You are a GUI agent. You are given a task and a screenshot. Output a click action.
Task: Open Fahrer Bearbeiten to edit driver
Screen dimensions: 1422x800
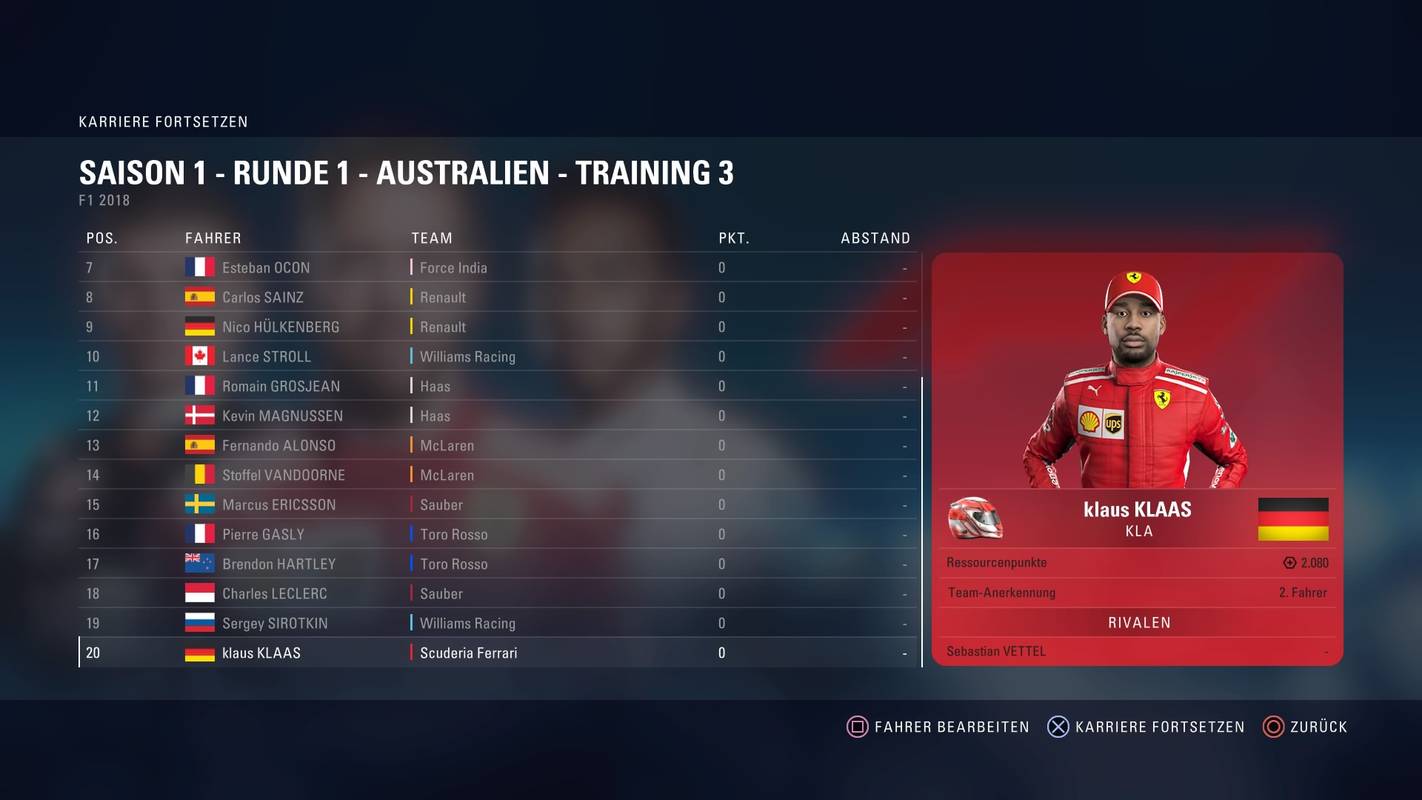click(x=938, y=727)
